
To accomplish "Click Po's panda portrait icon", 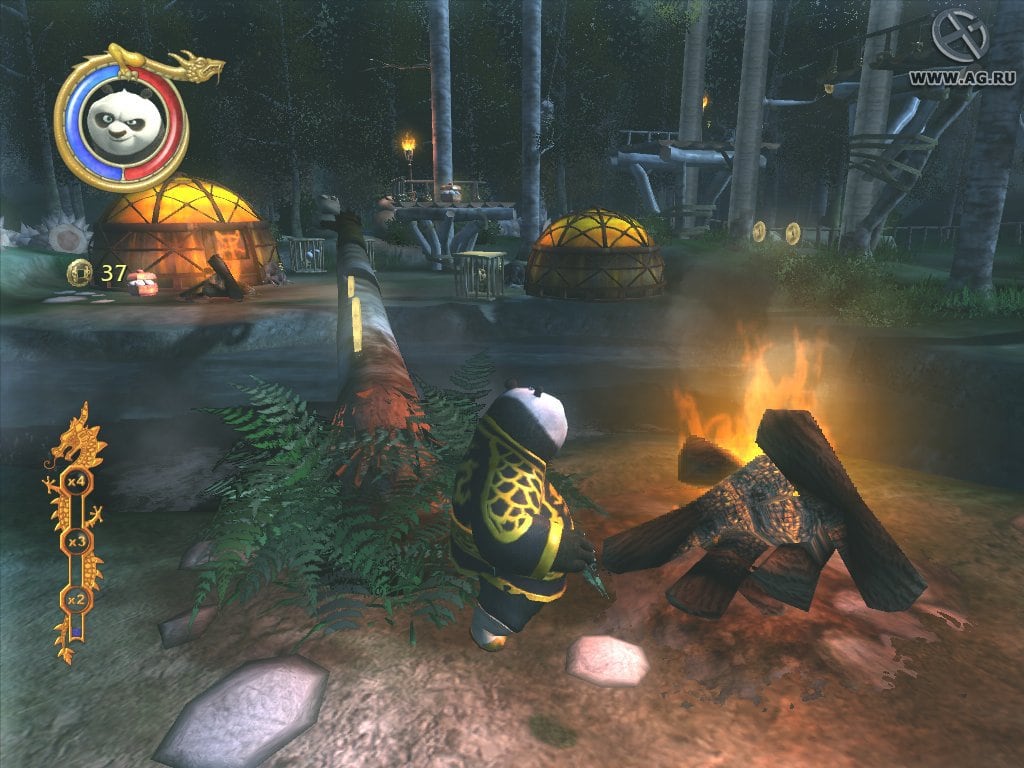I will coord(120,120).
